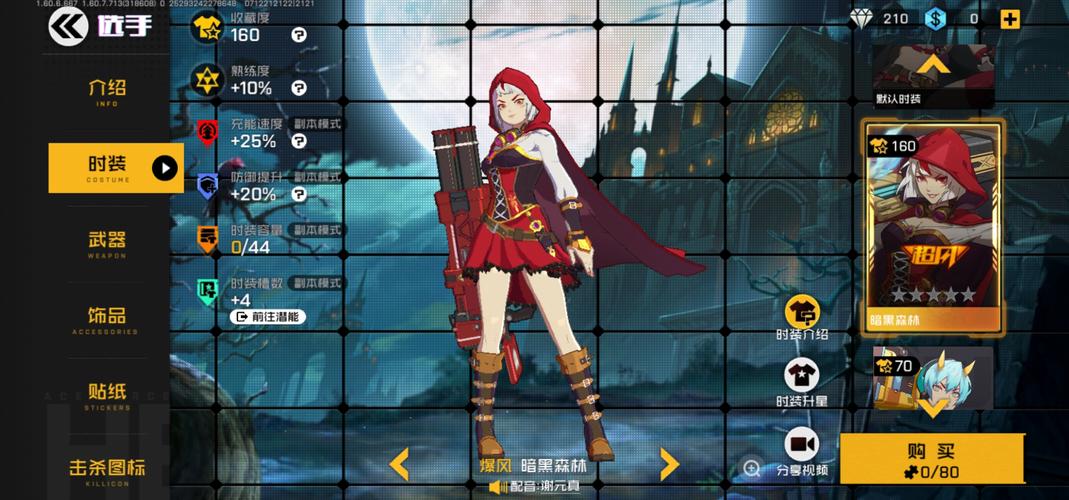
Task: Choose the 默认时装 default costume card
Action: 933,77
